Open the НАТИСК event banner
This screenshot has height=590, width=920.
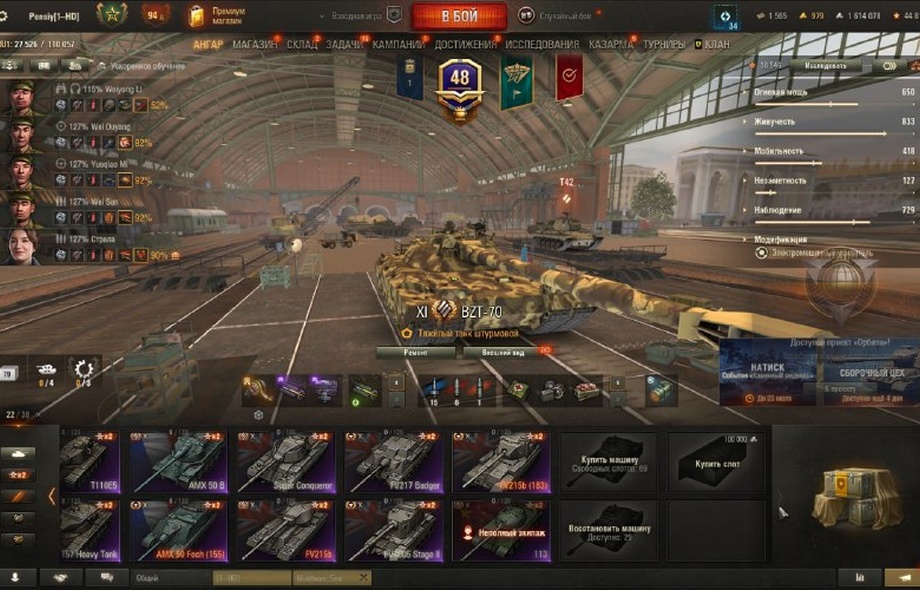(x=767, y=372)
